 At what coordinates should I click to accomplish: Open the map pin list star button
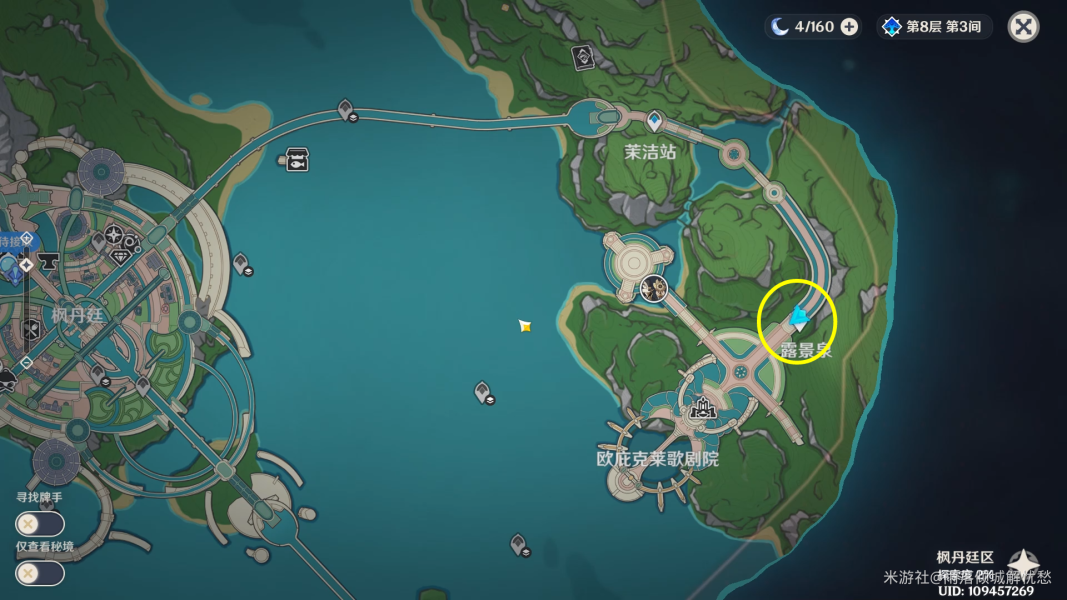[x=1024, y=564]
